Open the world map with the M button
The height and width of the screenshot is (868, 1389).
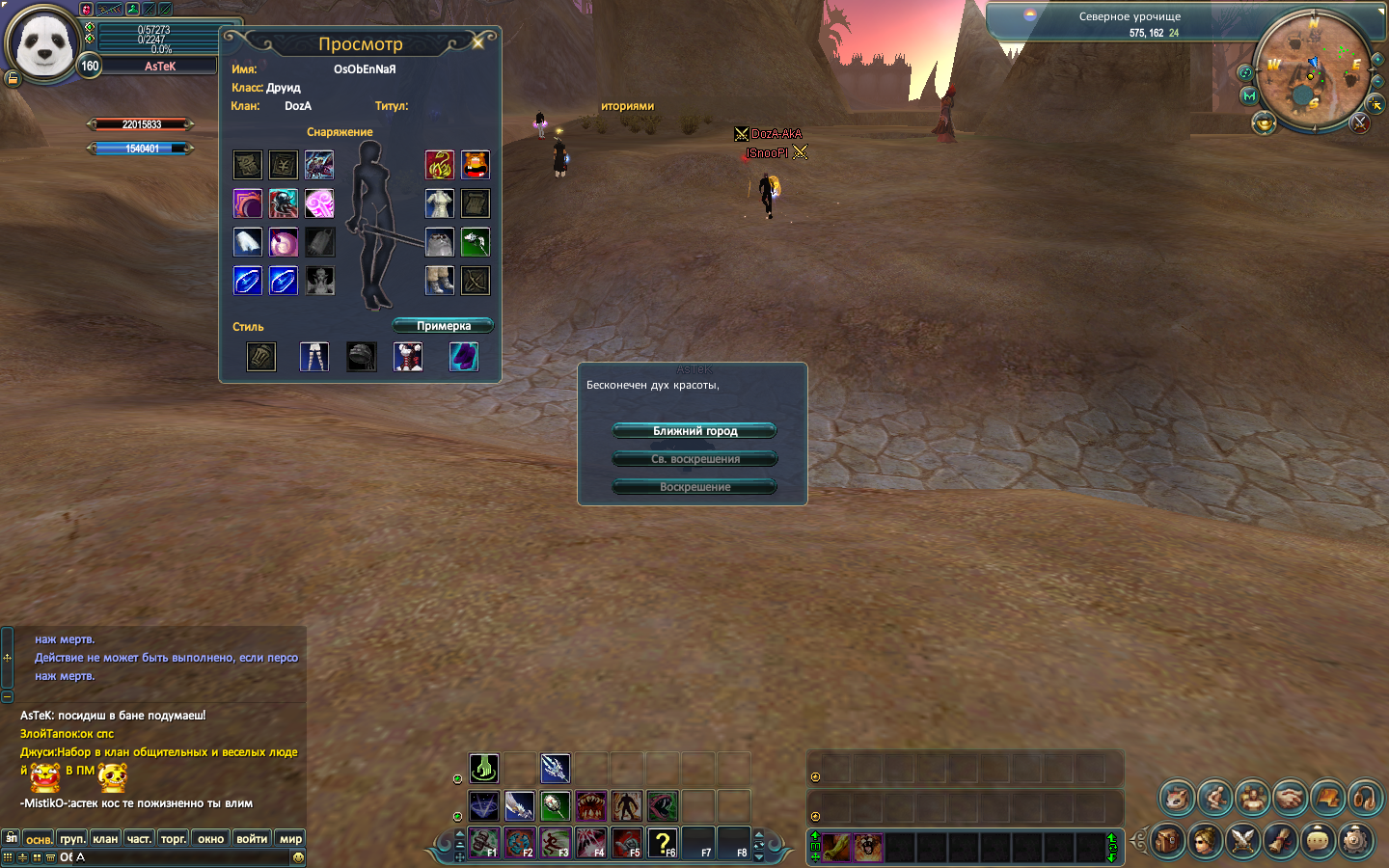coord(1250,96)
